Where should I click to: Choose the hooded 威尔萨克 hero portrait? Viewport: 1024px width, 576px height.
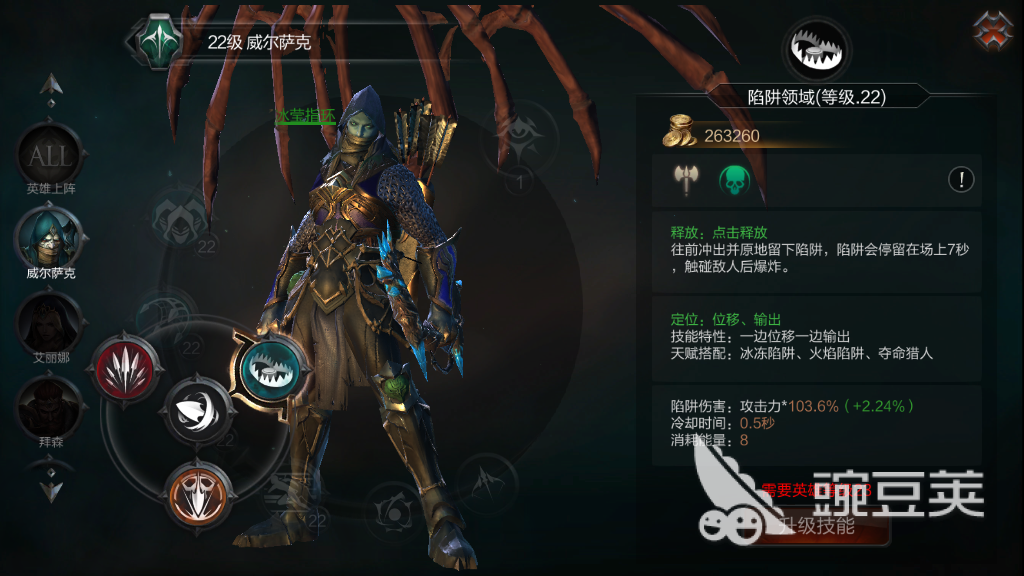(x=49, y=240)
